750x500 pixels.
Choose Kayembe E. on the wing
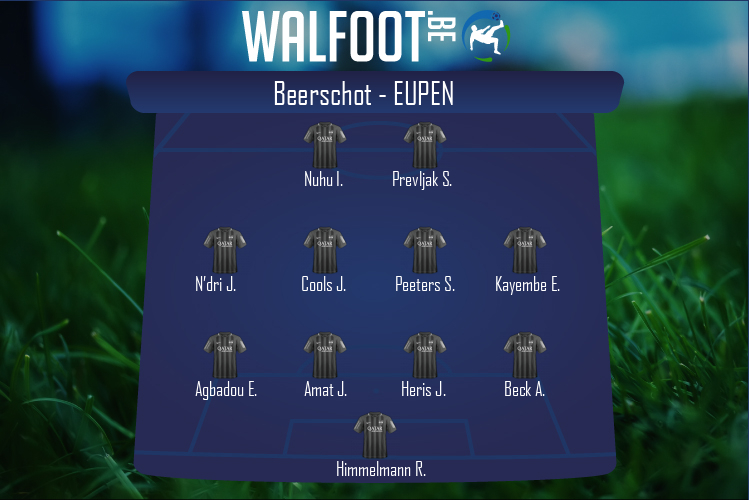click(524, 251)
